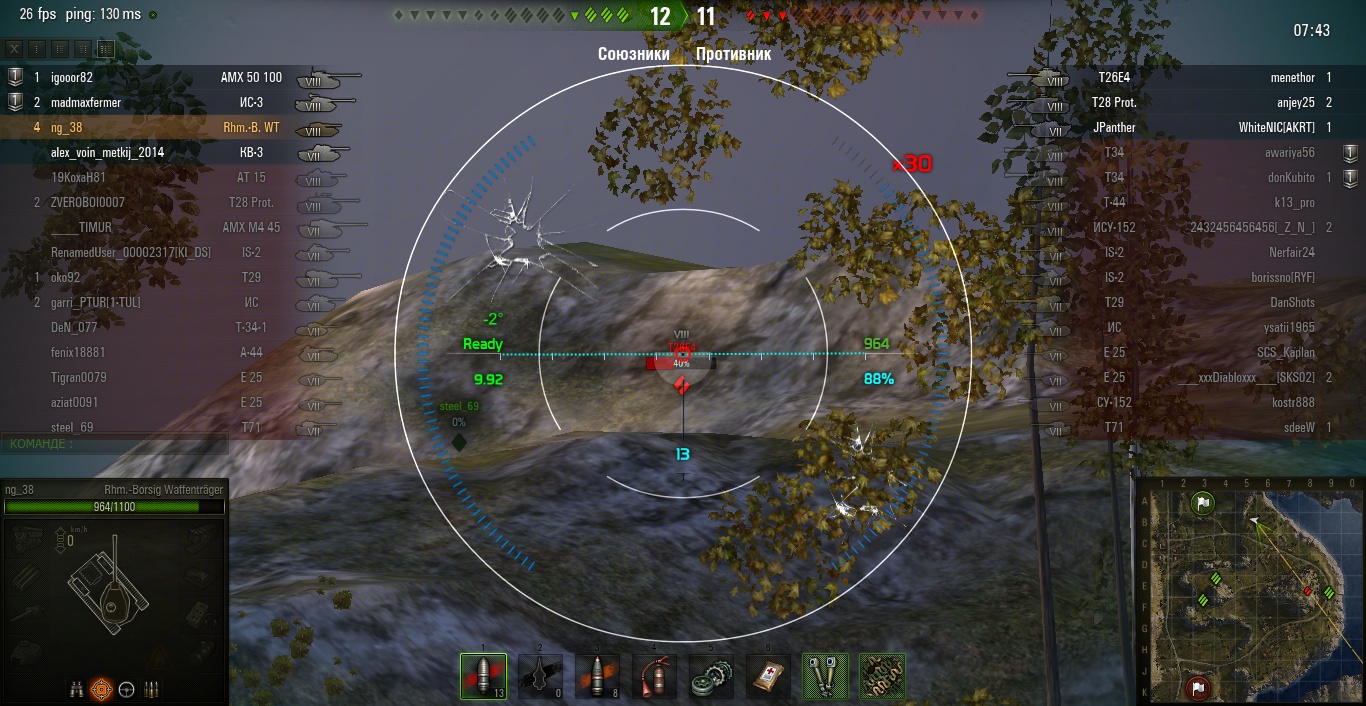Image resolution: width=1366 pixels, height=706 pixels.
Task: Use the first aid kit consumable
Action: tap(768, 677)
